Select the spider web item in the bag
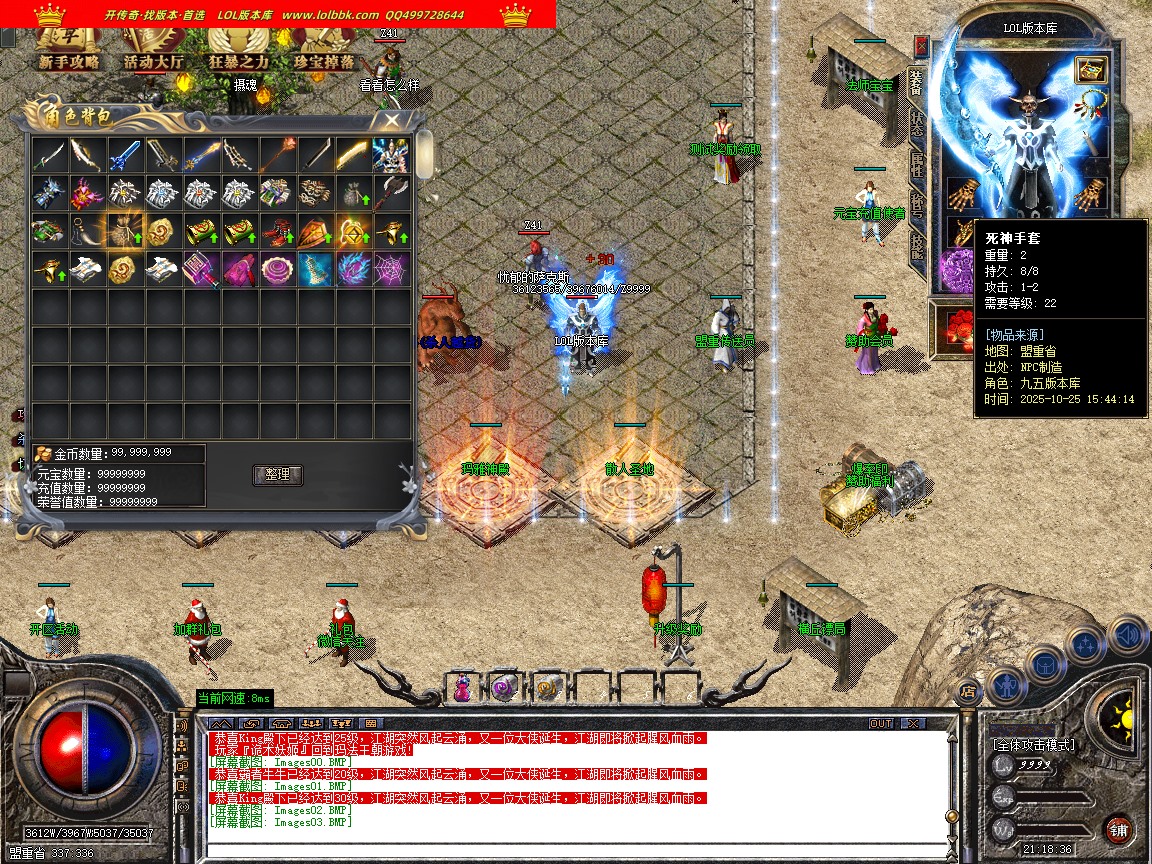 (391, 268)
